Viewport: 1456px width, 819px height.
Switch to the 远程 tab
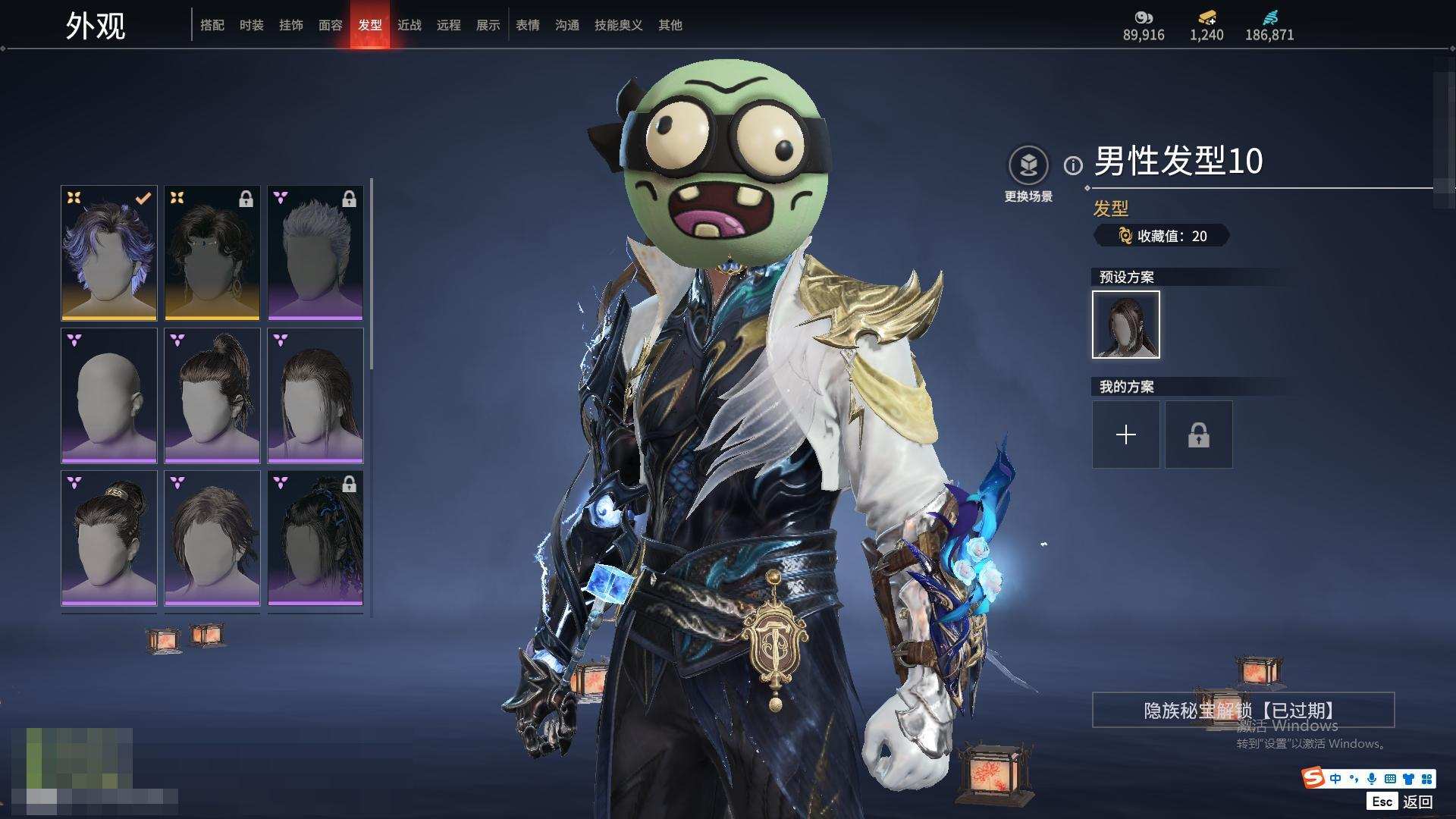(x=449, y=26)
